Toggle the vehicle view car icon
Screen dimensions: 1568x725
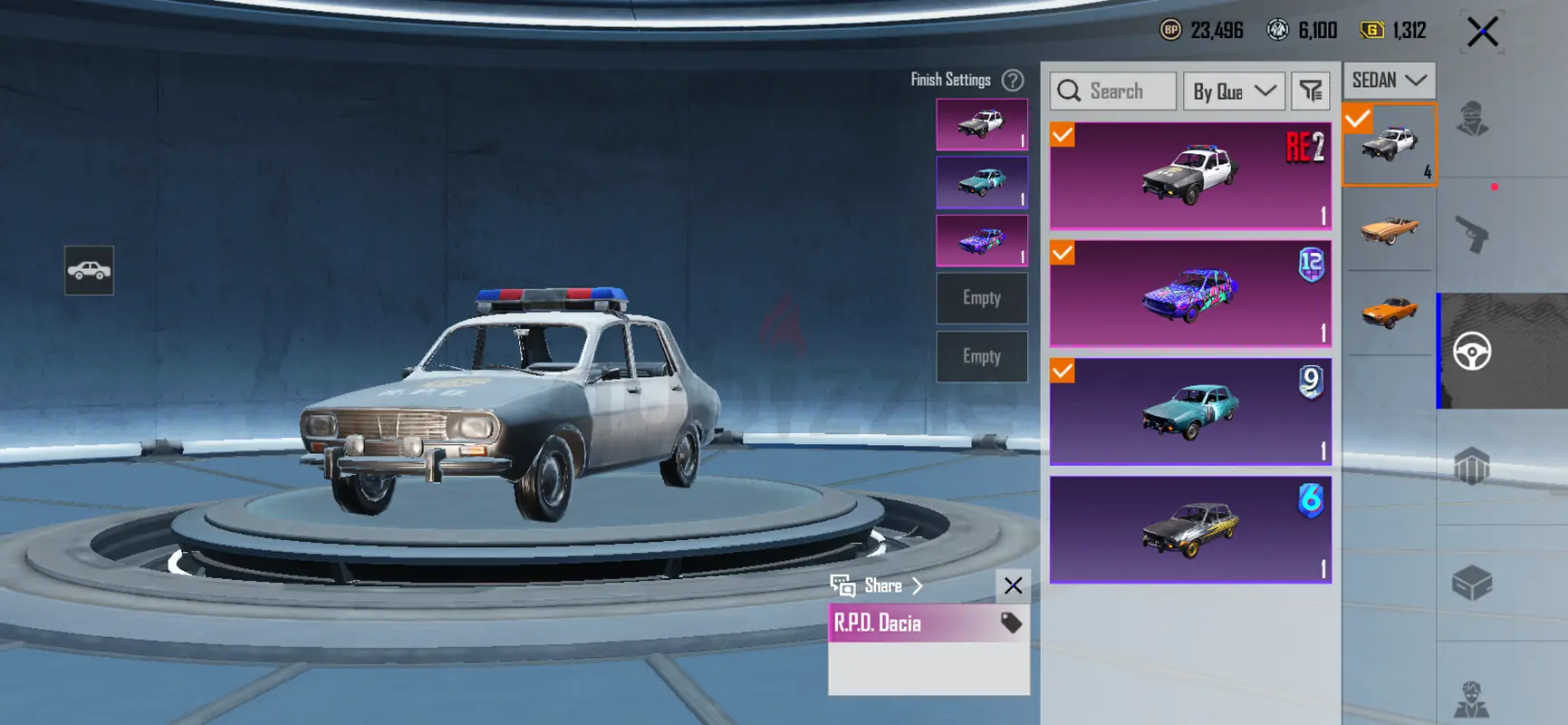[89, 270]
